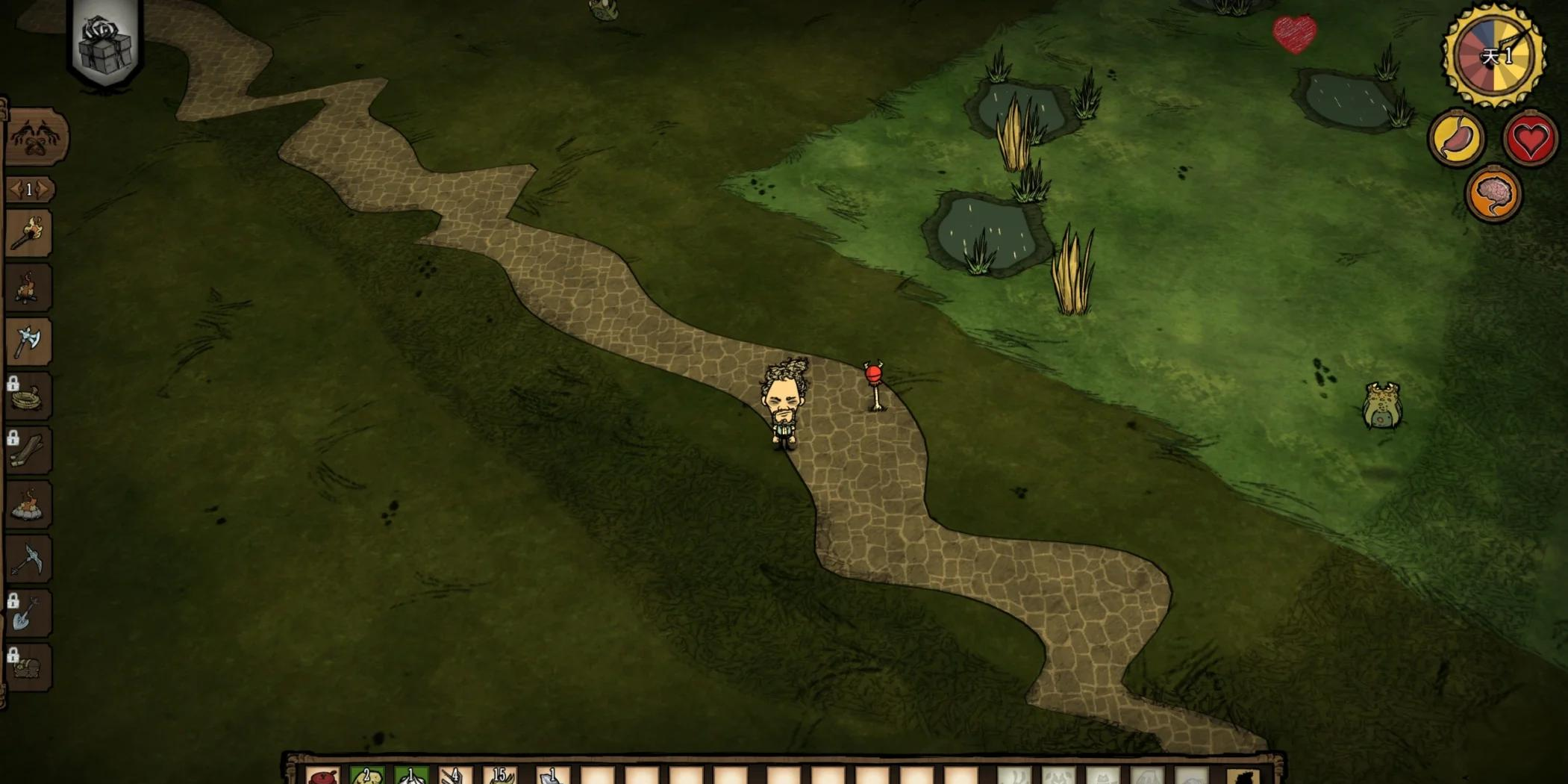Select the stone fire pit recipe
Viewport: 1568px width, 784px height.
pyautogui.click(x=29, y=505)
